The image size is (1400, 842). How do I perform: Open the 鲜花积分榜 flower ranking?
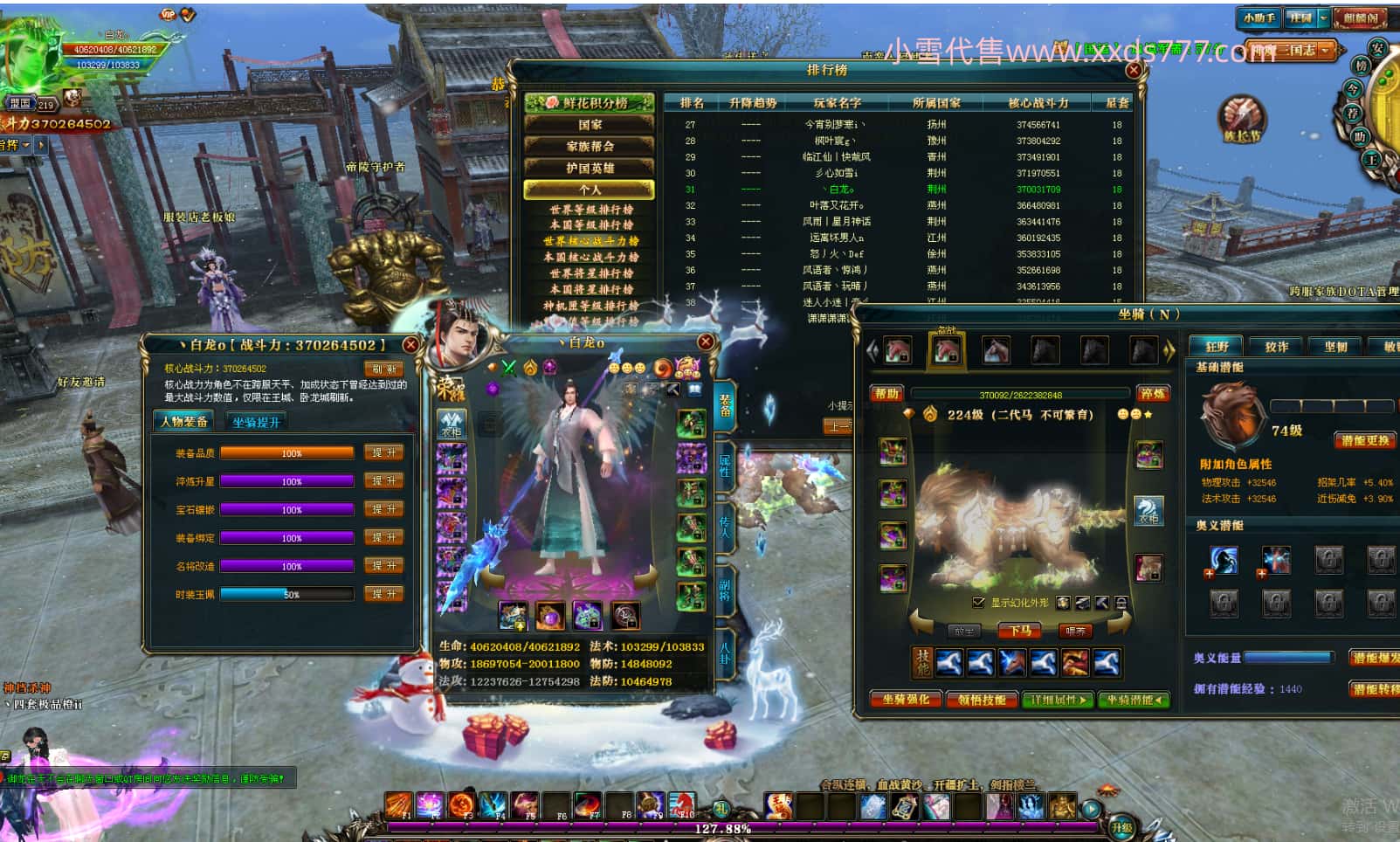click(590, 103)
